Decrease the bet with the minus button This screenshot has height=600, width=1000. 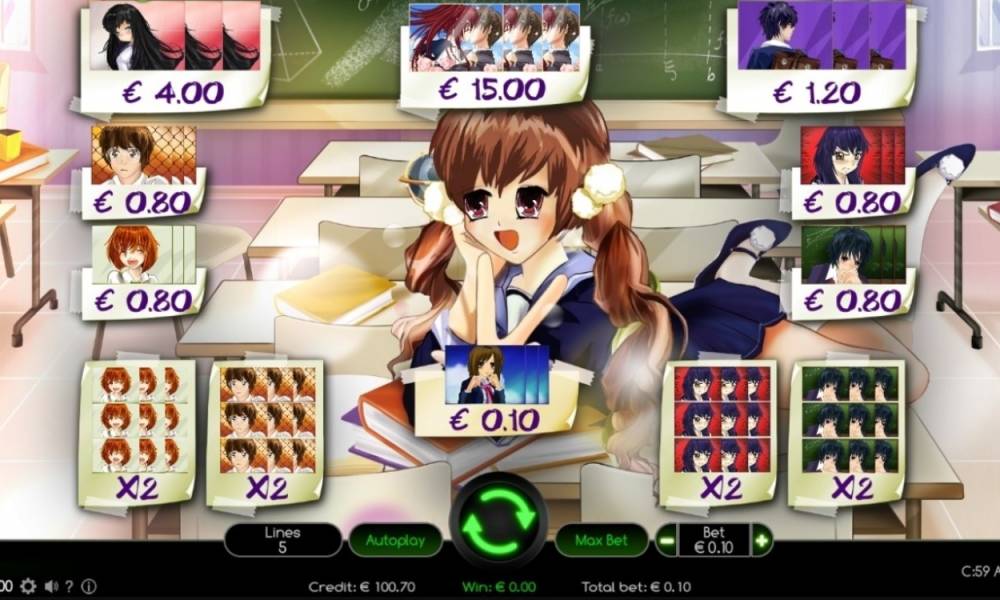click(x=666, y=541)
